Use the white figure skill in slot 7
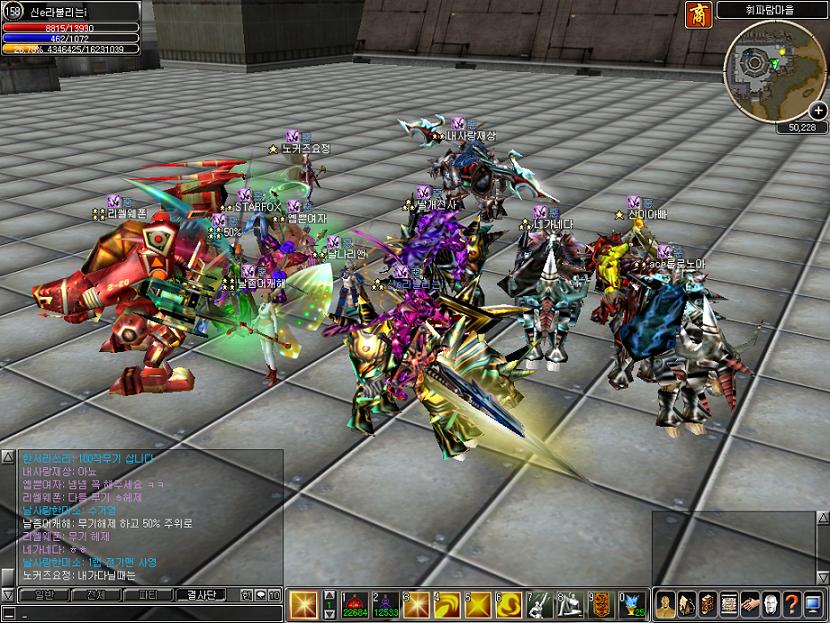 tap(543, 604)
